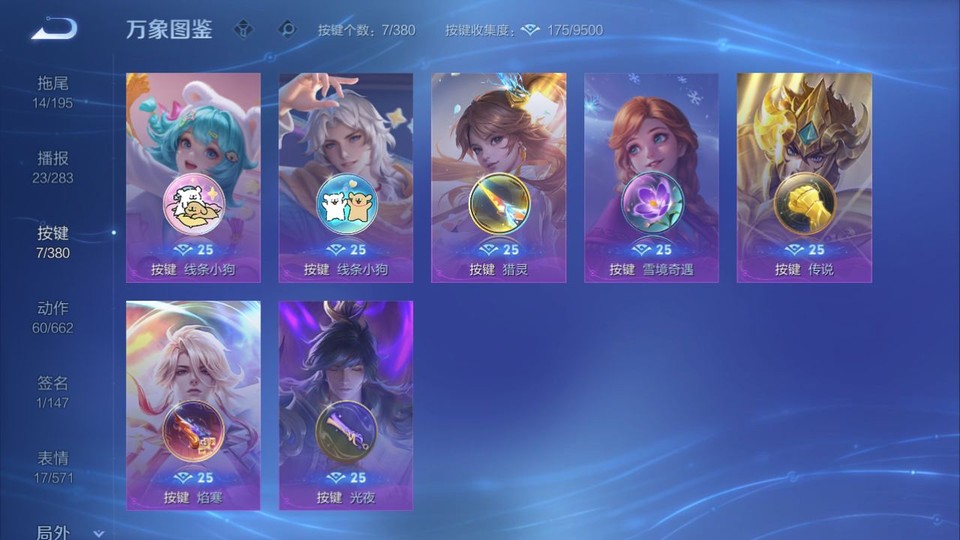Select the 按键 tab
Screen dimensions: 960x540
pos(53,242)
